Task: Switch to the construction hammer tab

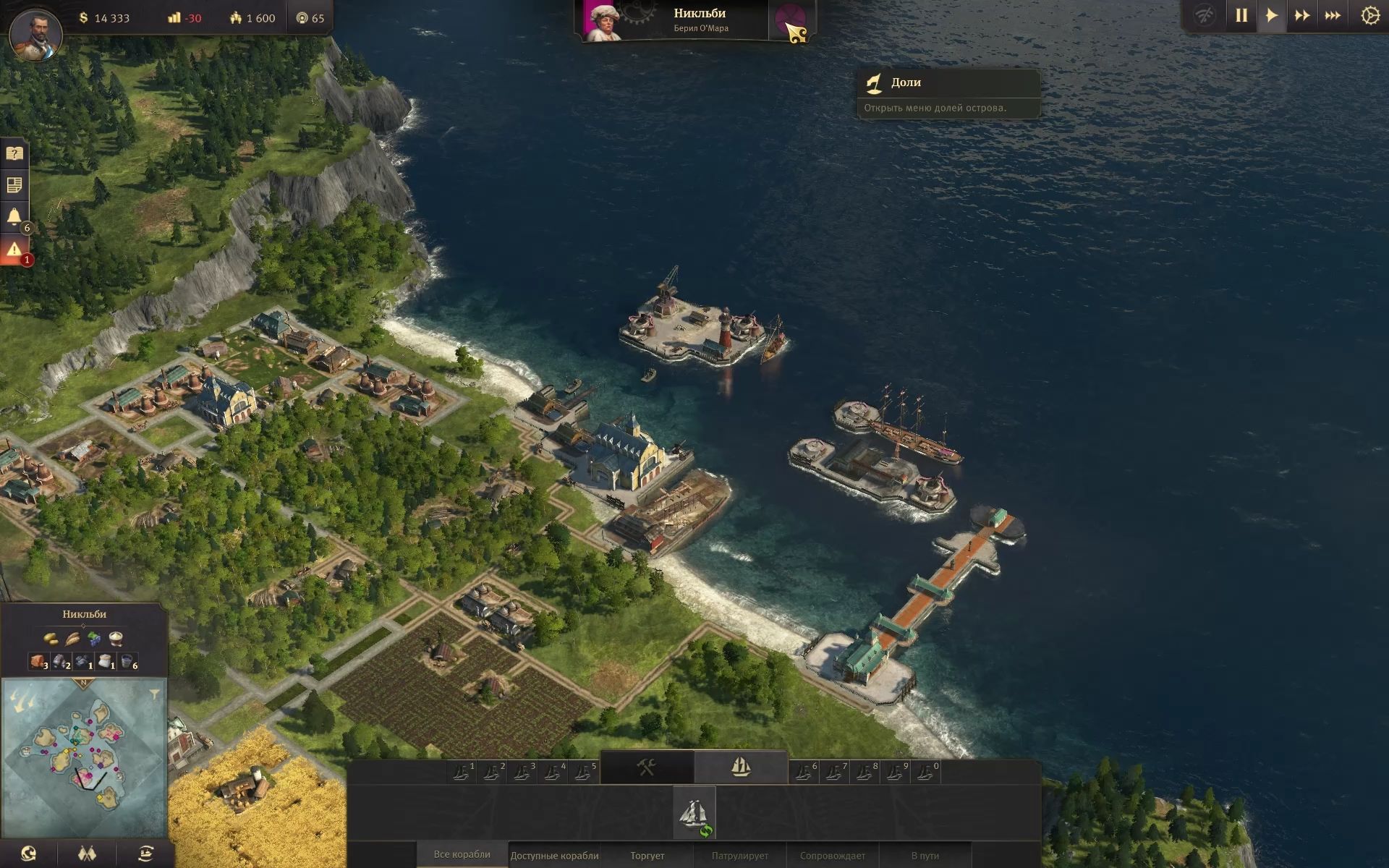Action: point(647,767)
